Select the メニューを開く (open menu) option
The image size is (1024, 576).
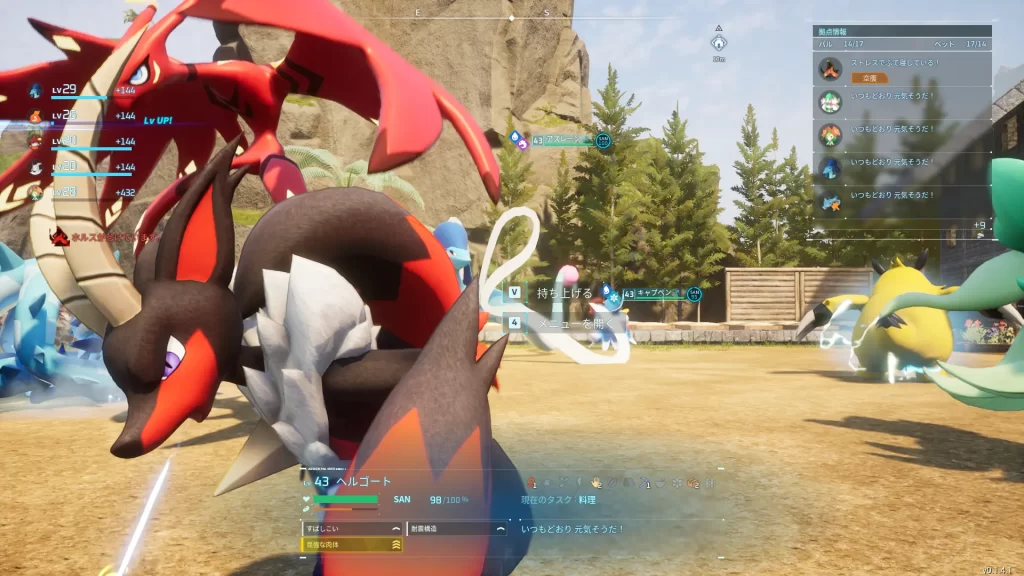571,323
